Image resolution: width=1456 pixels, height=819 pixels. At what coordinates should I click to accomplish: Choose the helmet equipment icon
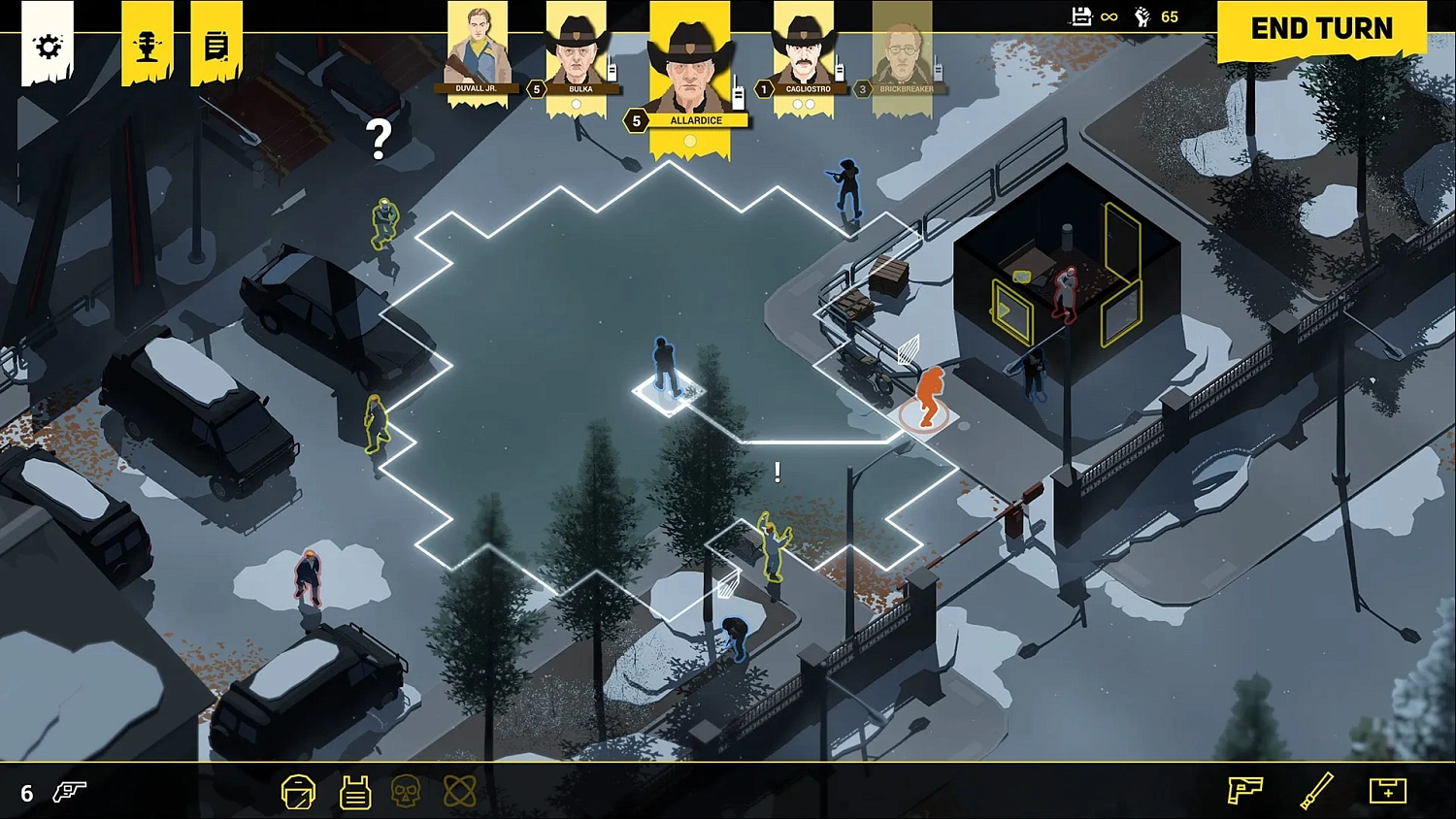point(298,792)
